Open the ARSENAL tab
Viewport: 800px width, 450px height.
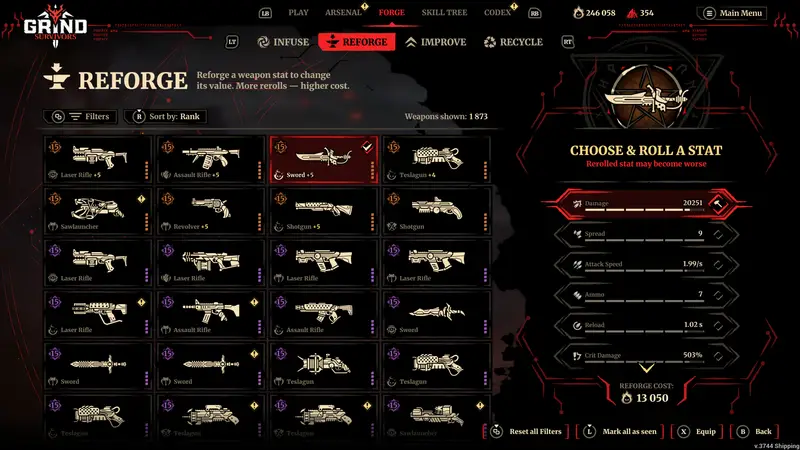click(x=342, y=13)
